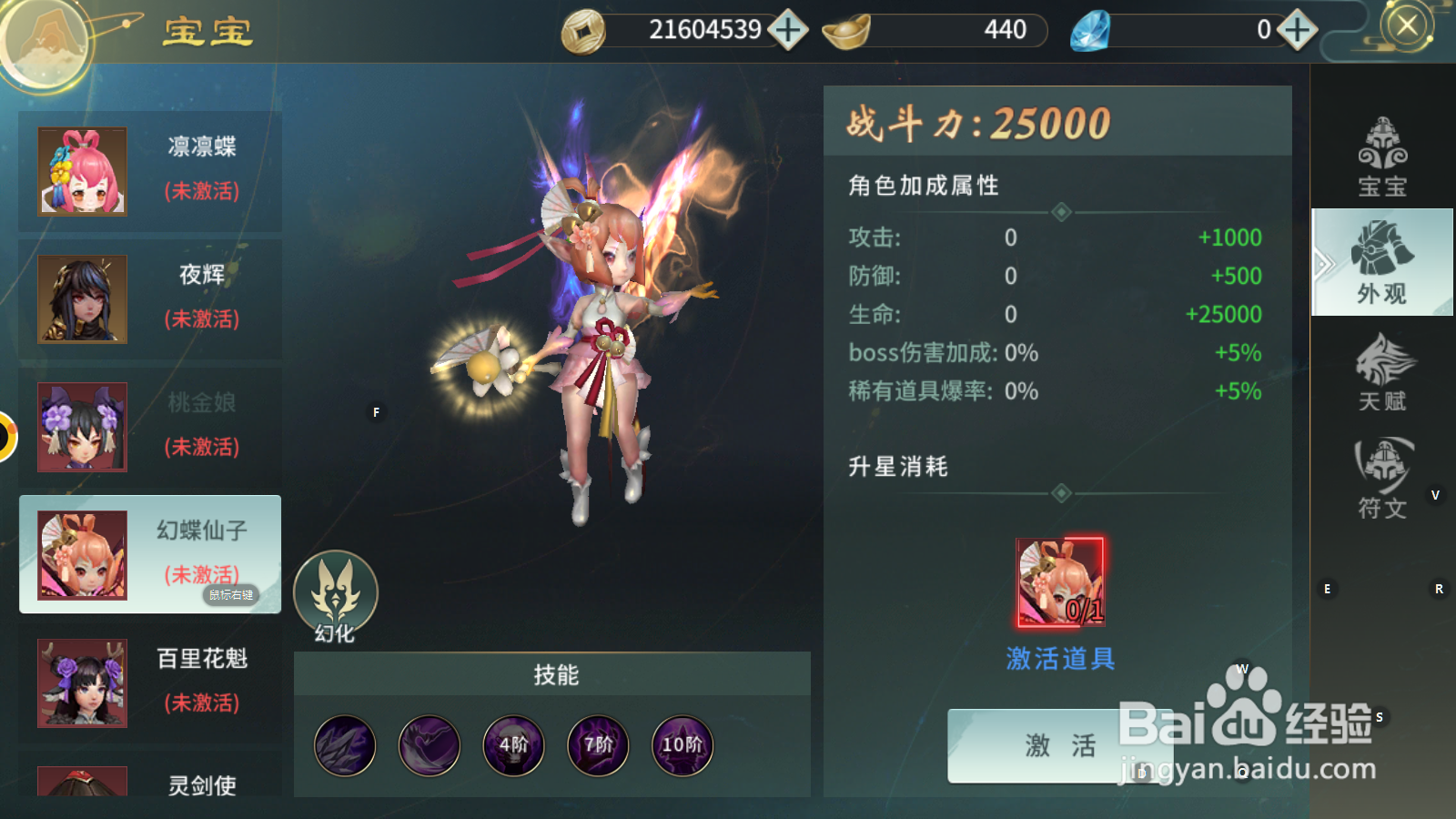The width and height of the screenshot is (1456, 819).
Task: Select 灵剑使 at the list bottom
Action: (149, 784)
